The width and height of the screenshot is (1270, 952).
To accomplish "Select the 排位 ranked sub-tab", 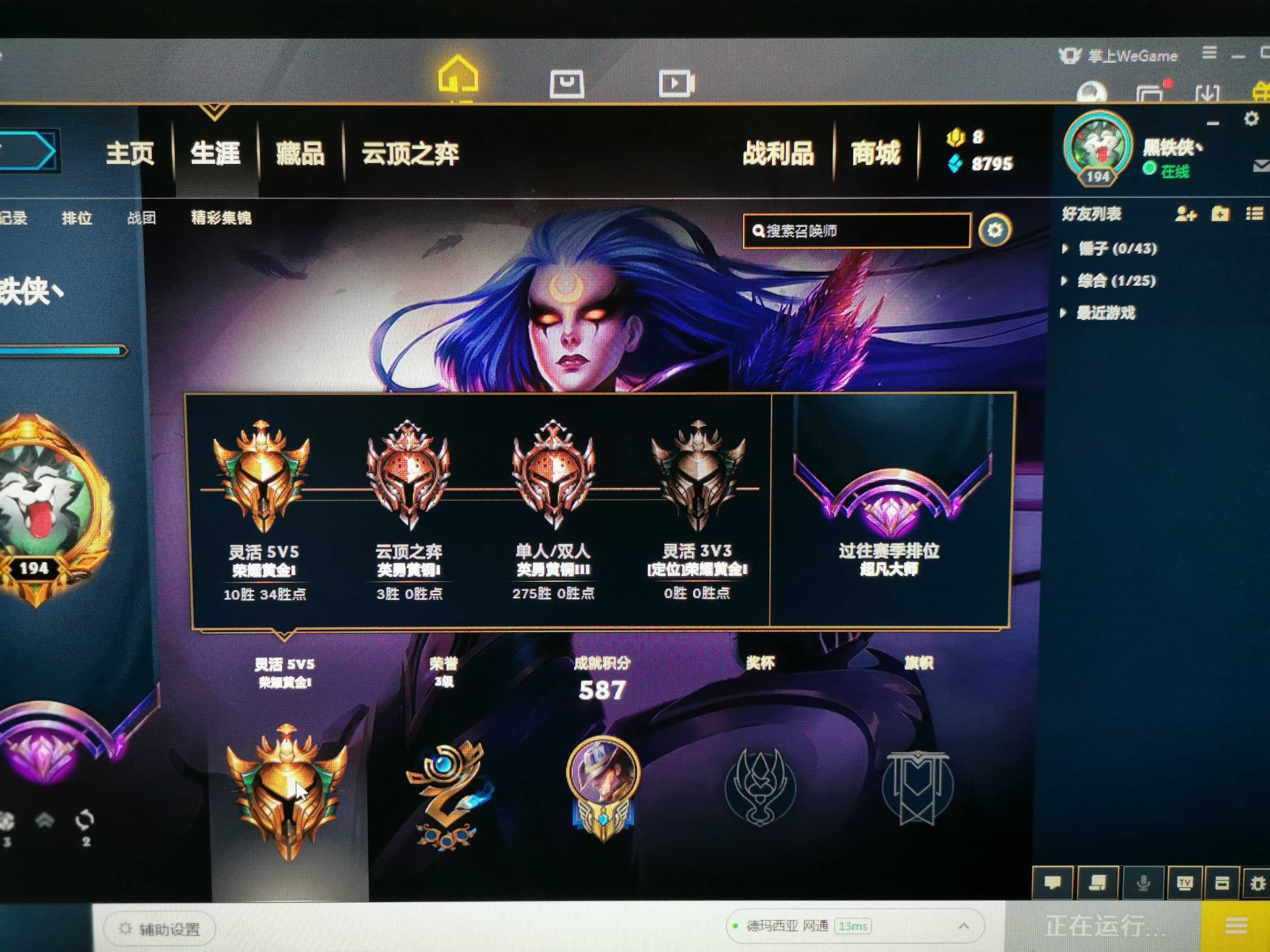I will (x=77, y=218).
